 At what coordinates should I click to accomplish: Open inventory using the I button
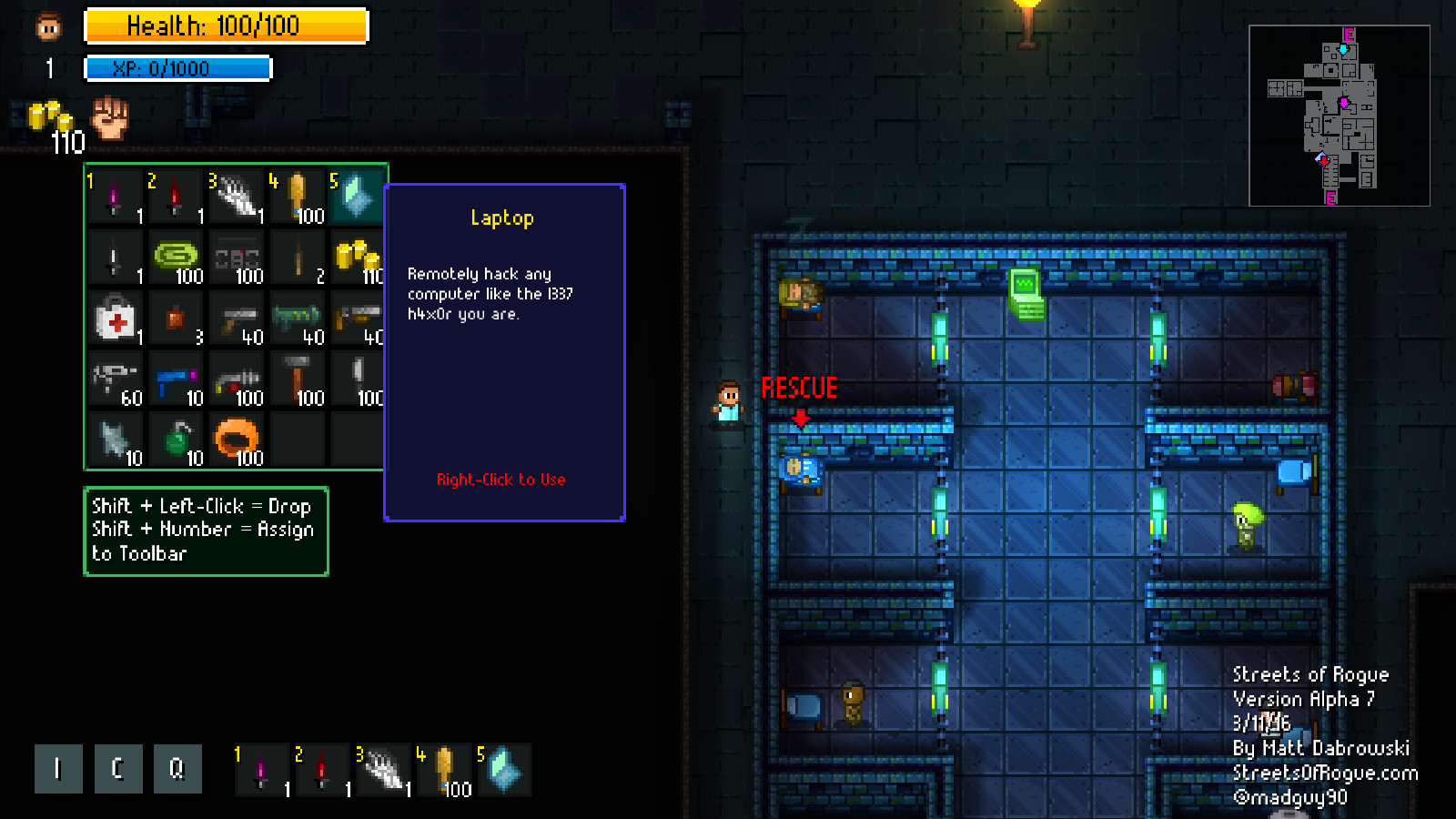(58, 769)
